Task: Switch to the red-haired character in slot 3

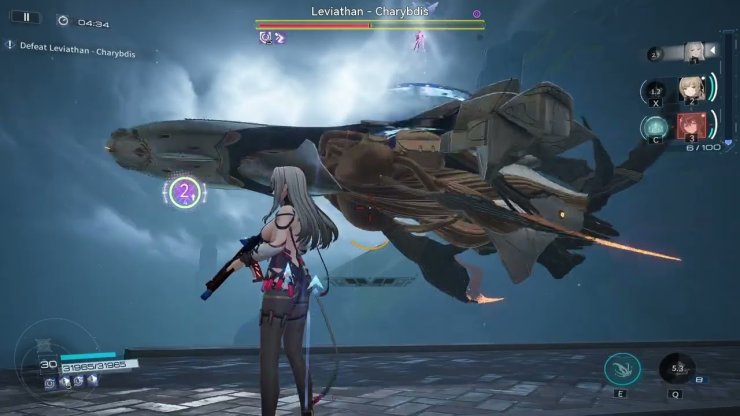Action: (x=690, y=127)
